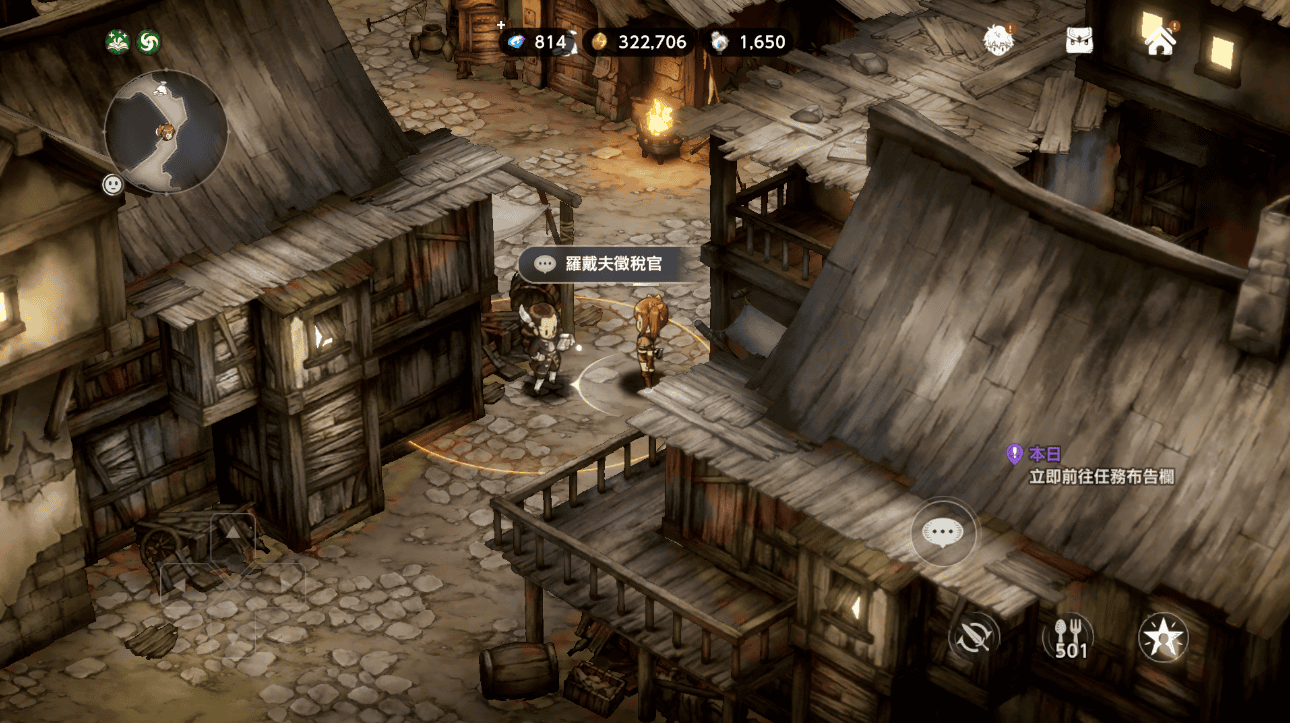Go to the home base icon
Image resolution: width=1290 pixels, height=723 pixels.
(x=1160, y=41)
